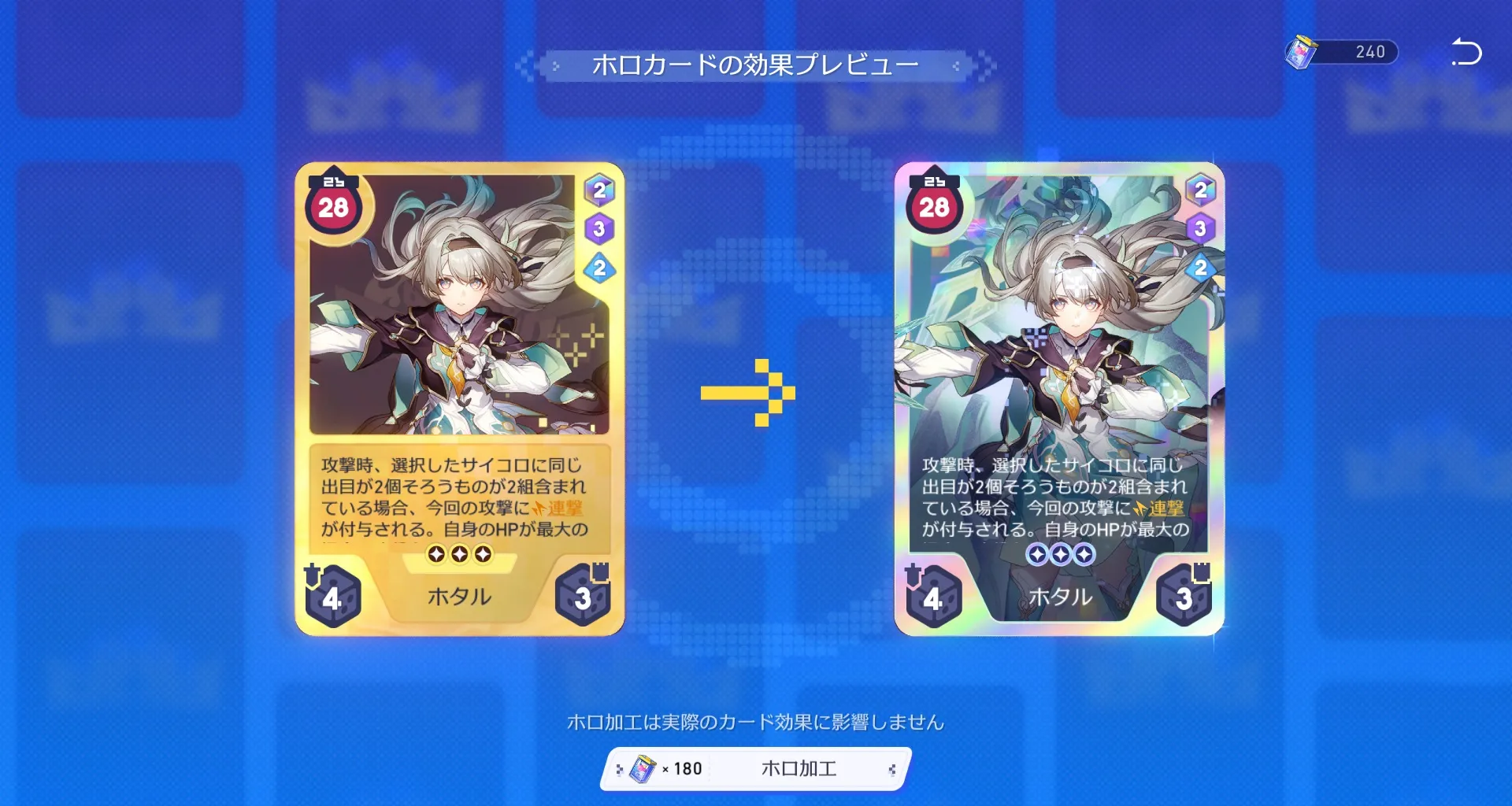Image resolution: width=1512 pixels, height=806 pixels.
Task: Click the HP badge on the holo card
Action: [x=933, y=209]
